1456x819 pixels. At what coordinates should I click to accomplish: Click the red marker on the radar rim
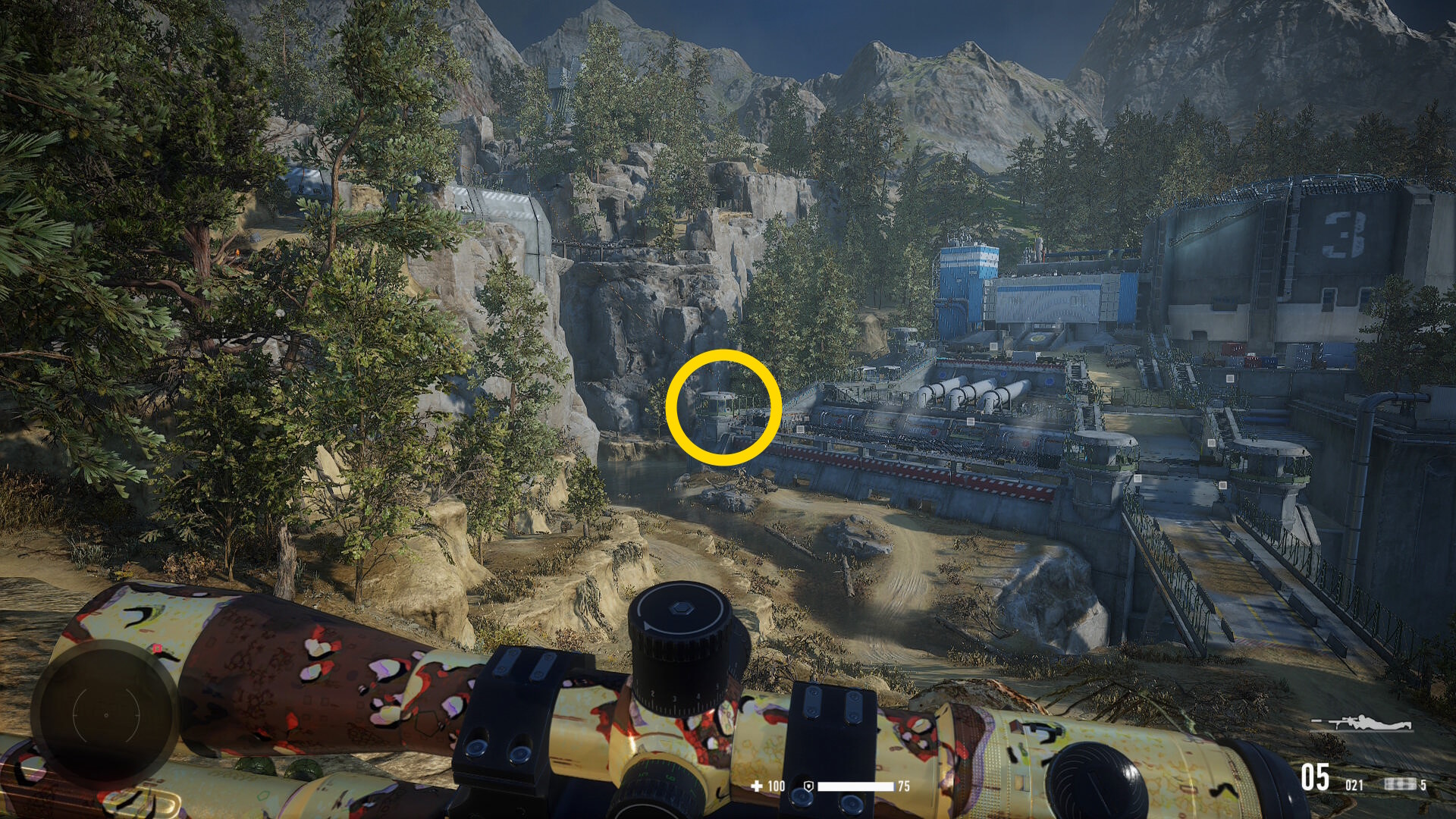[158, 649]
